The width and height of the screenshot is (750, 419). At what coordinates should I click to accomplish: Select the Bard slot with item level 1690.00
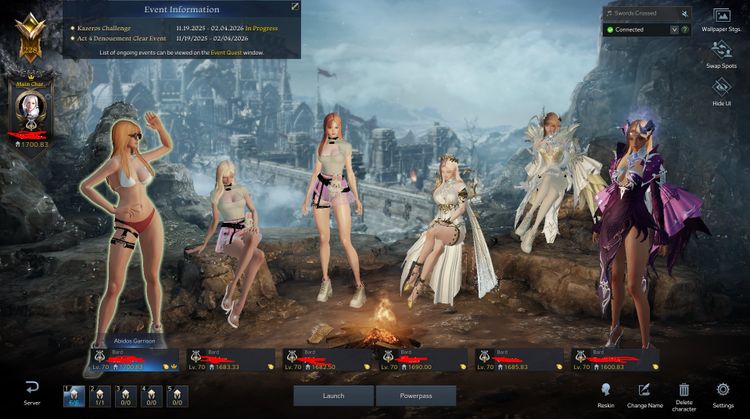click(x=421, y=360)
